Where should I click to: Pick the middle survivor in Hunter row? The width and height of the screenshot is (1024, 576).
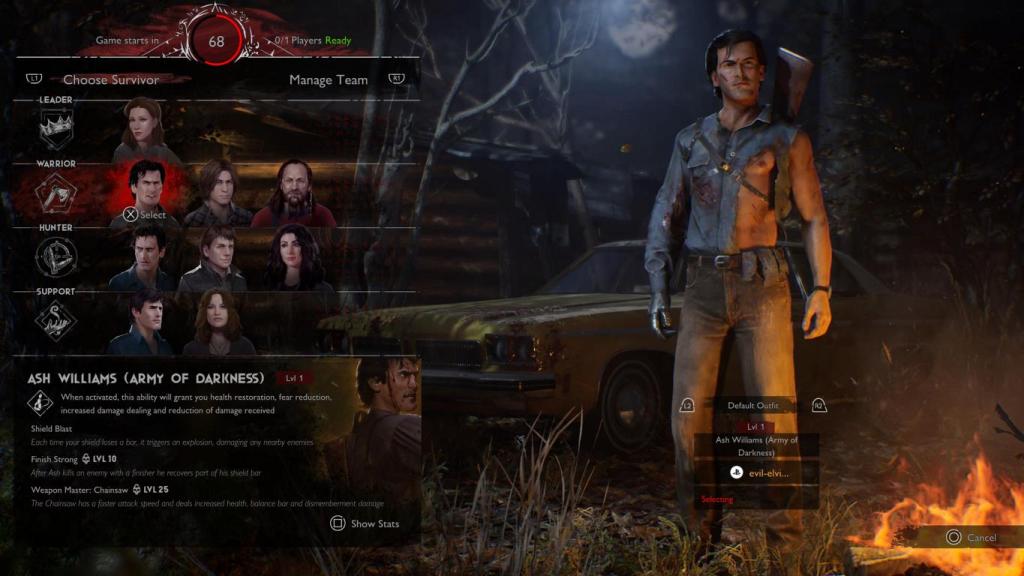click(218, 257)
